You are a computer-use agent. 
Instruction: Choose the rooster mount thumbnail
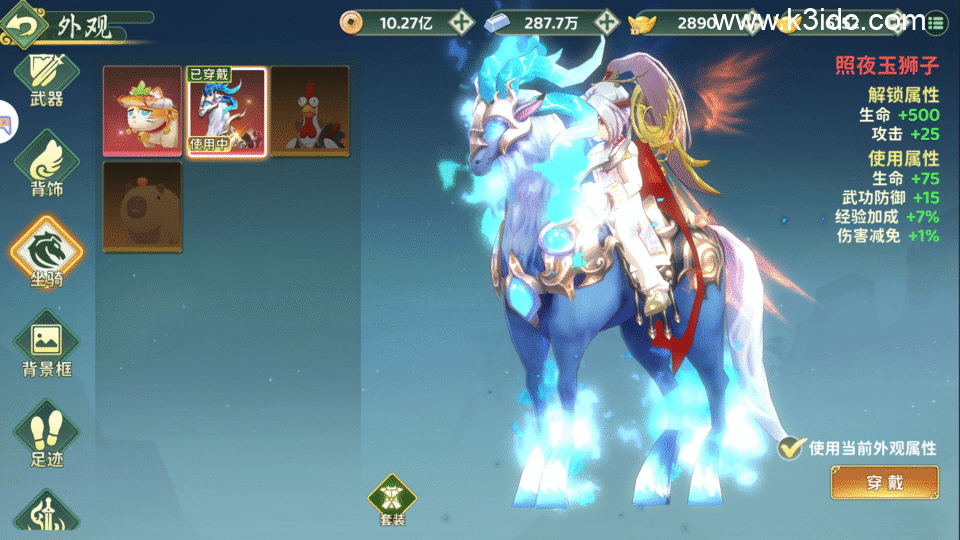[x=310, y=111]
